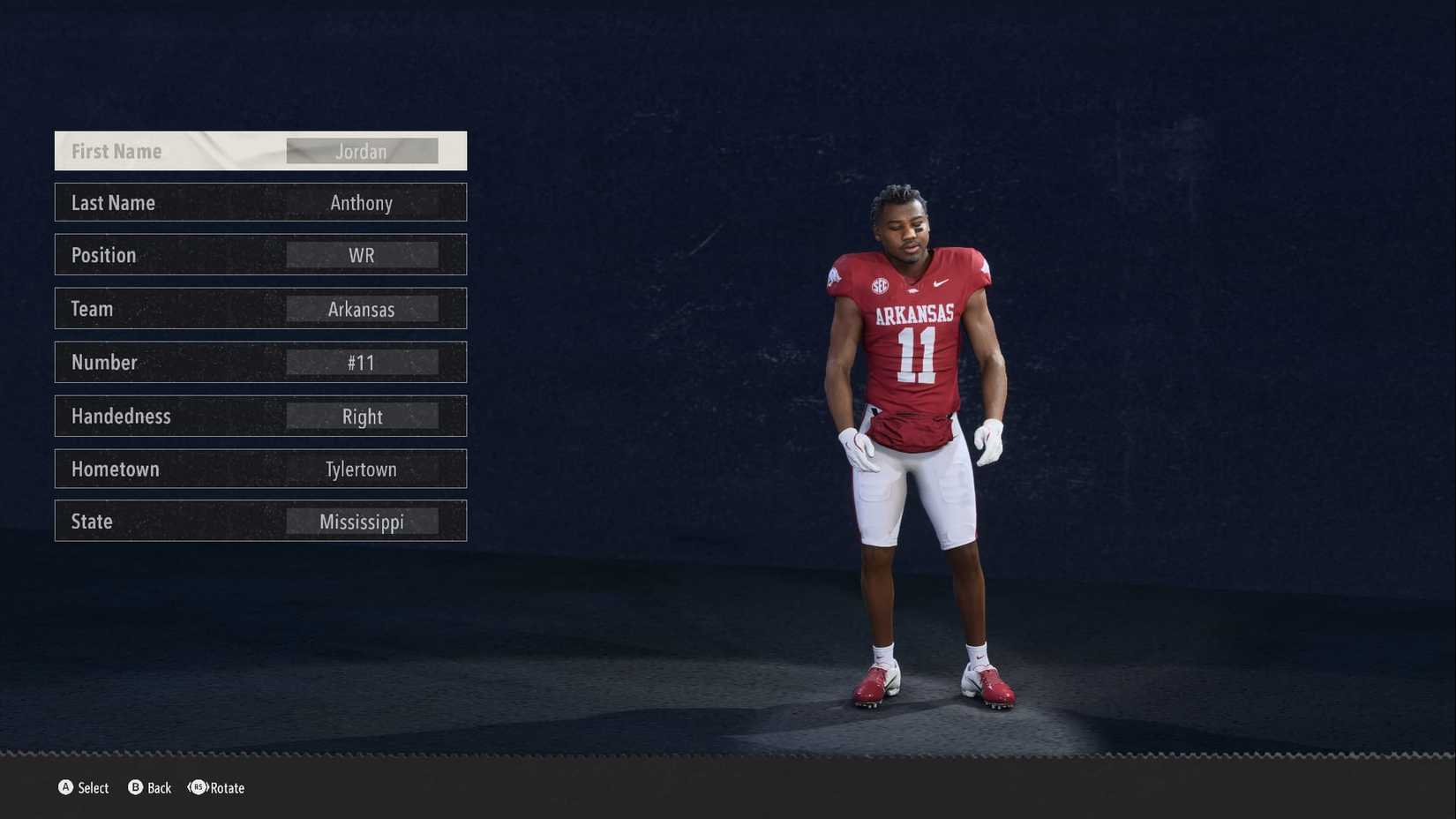1456x819 pixels.
Task: Click the circular A prompt glyph
Action: [66, 788]
